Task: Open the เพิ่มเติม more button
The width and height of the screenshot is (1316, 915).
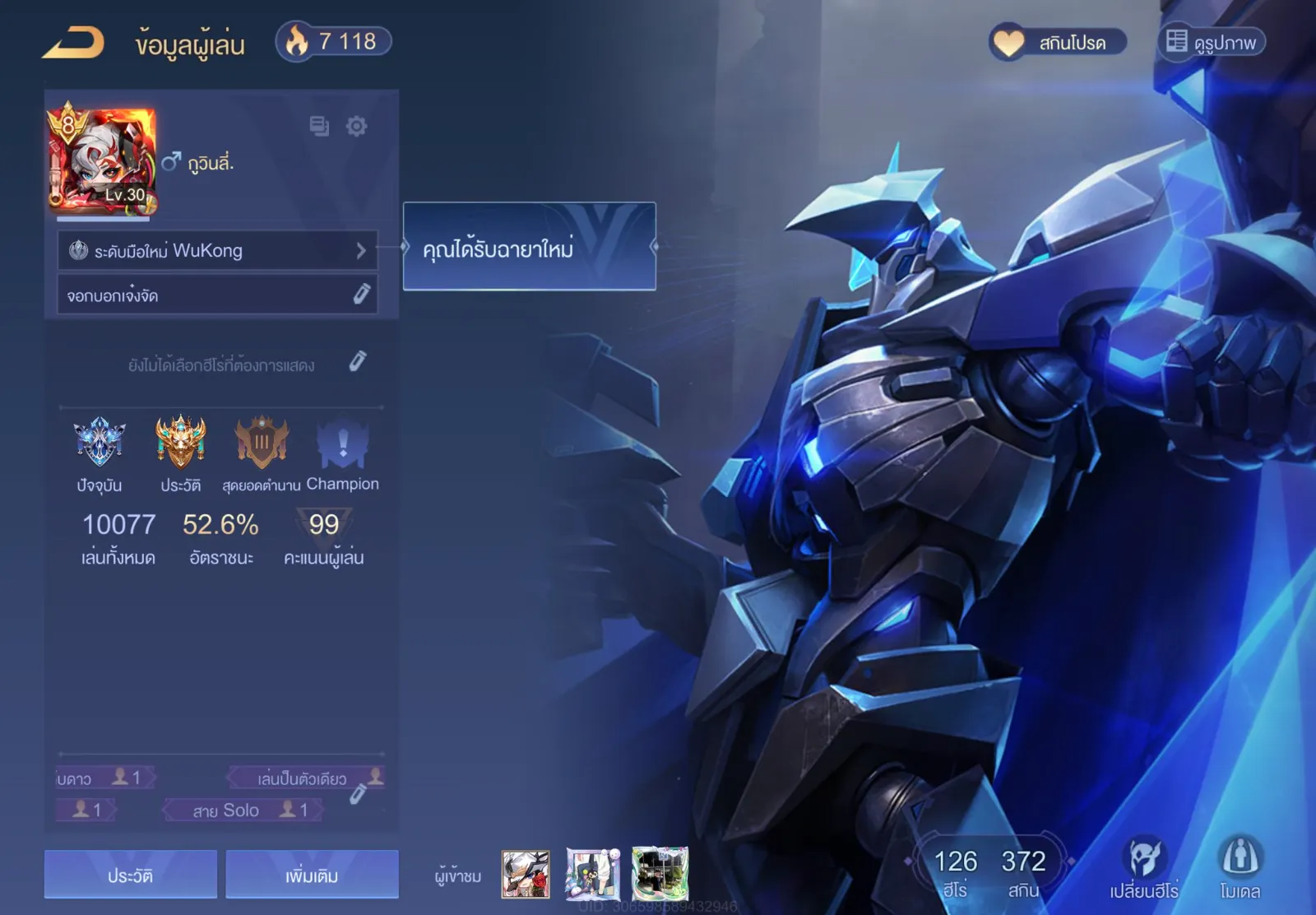Action: [312, 875]
